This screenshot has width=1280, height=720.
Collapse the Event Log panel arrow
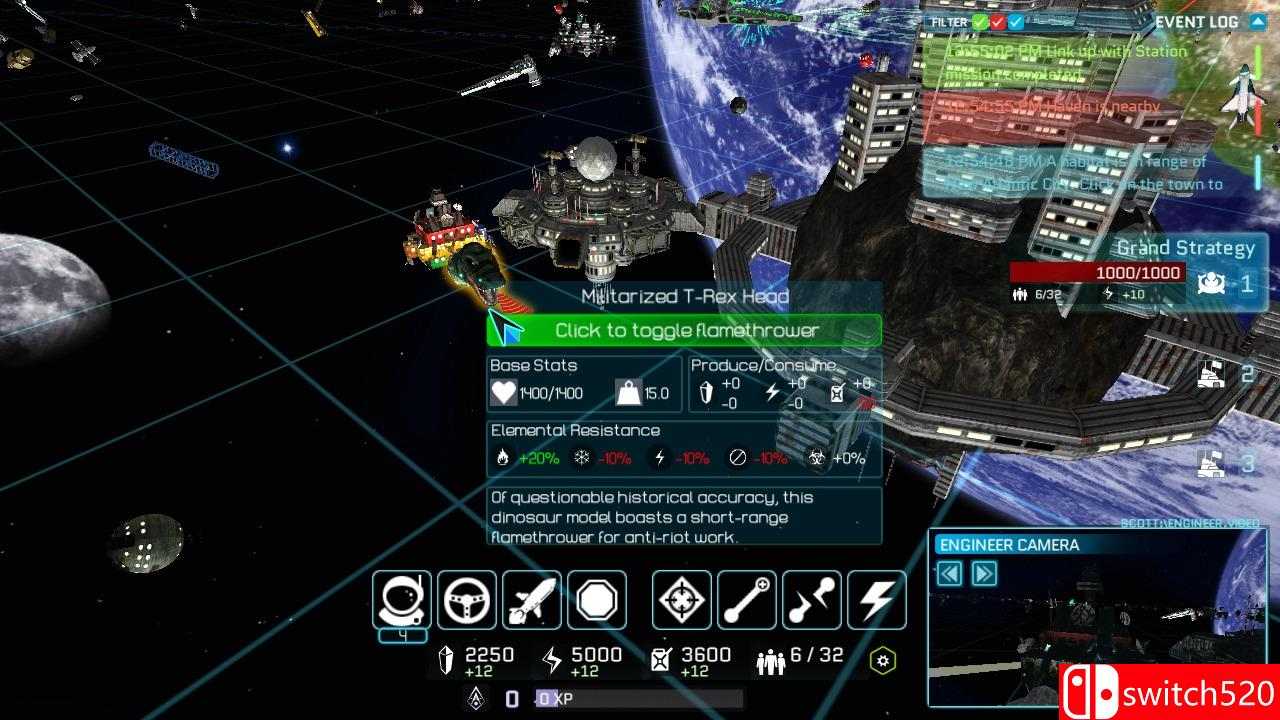click(x=1258, y=22)
